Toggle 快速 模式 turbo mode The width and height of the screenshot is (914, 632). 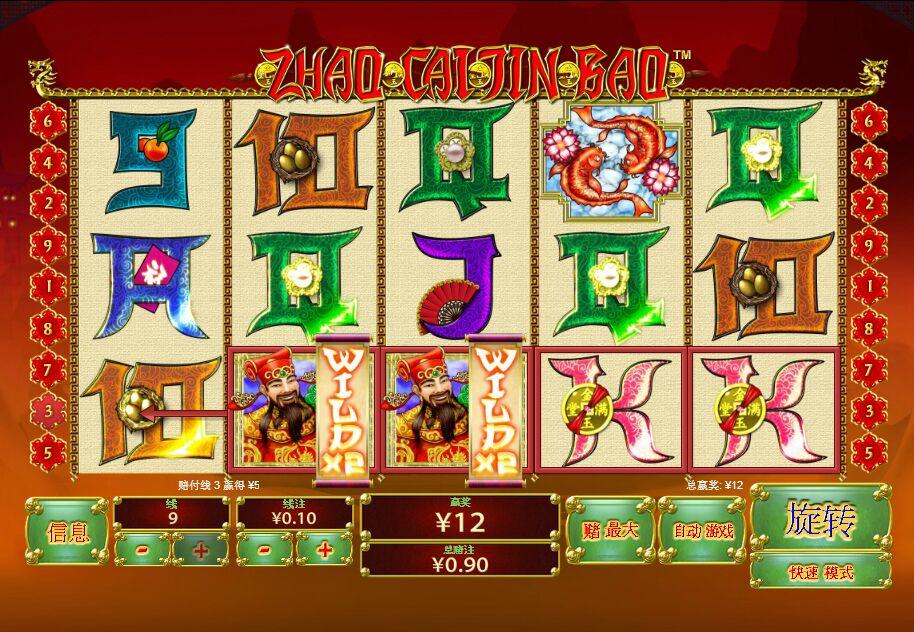pos(820,572)
